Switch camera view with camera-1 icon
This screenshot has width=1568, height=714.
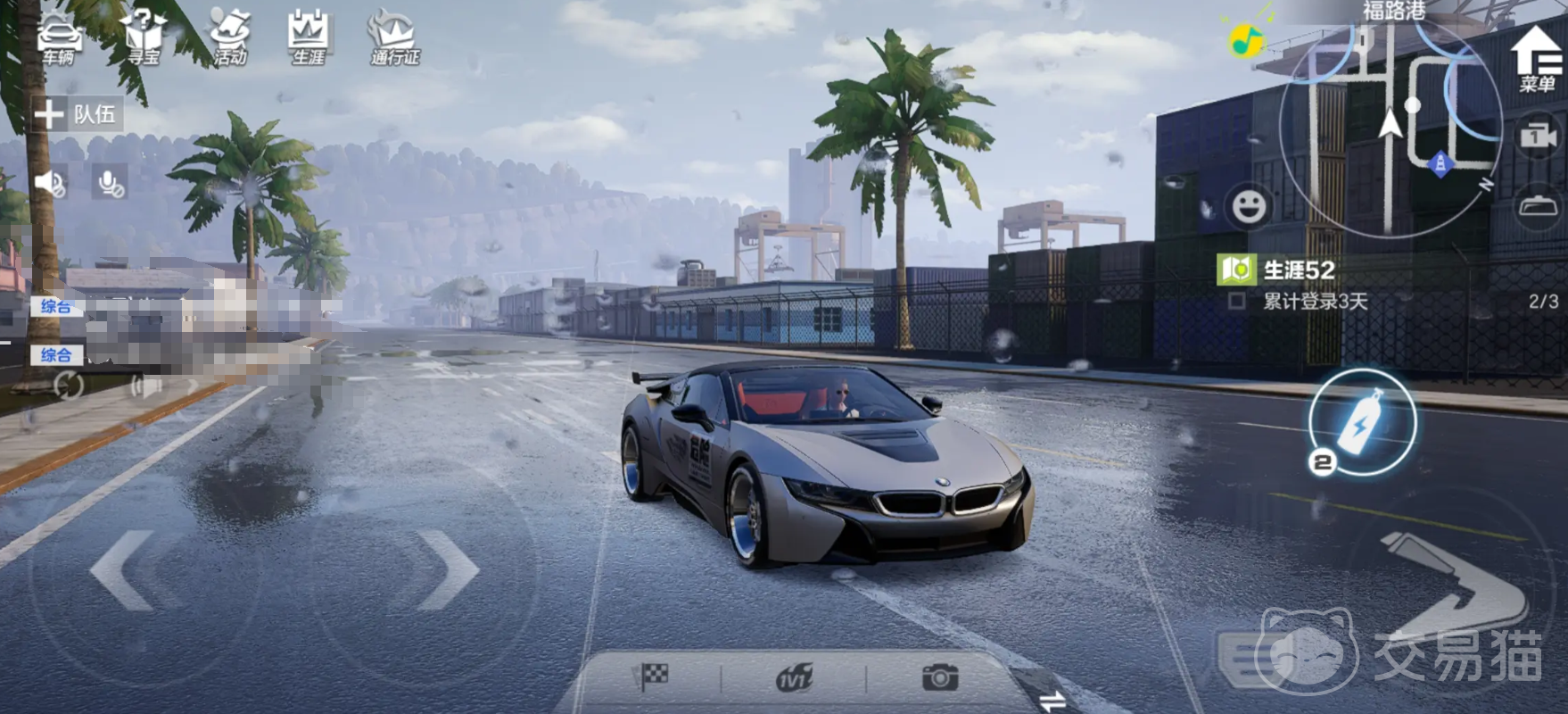point(1538,137)
